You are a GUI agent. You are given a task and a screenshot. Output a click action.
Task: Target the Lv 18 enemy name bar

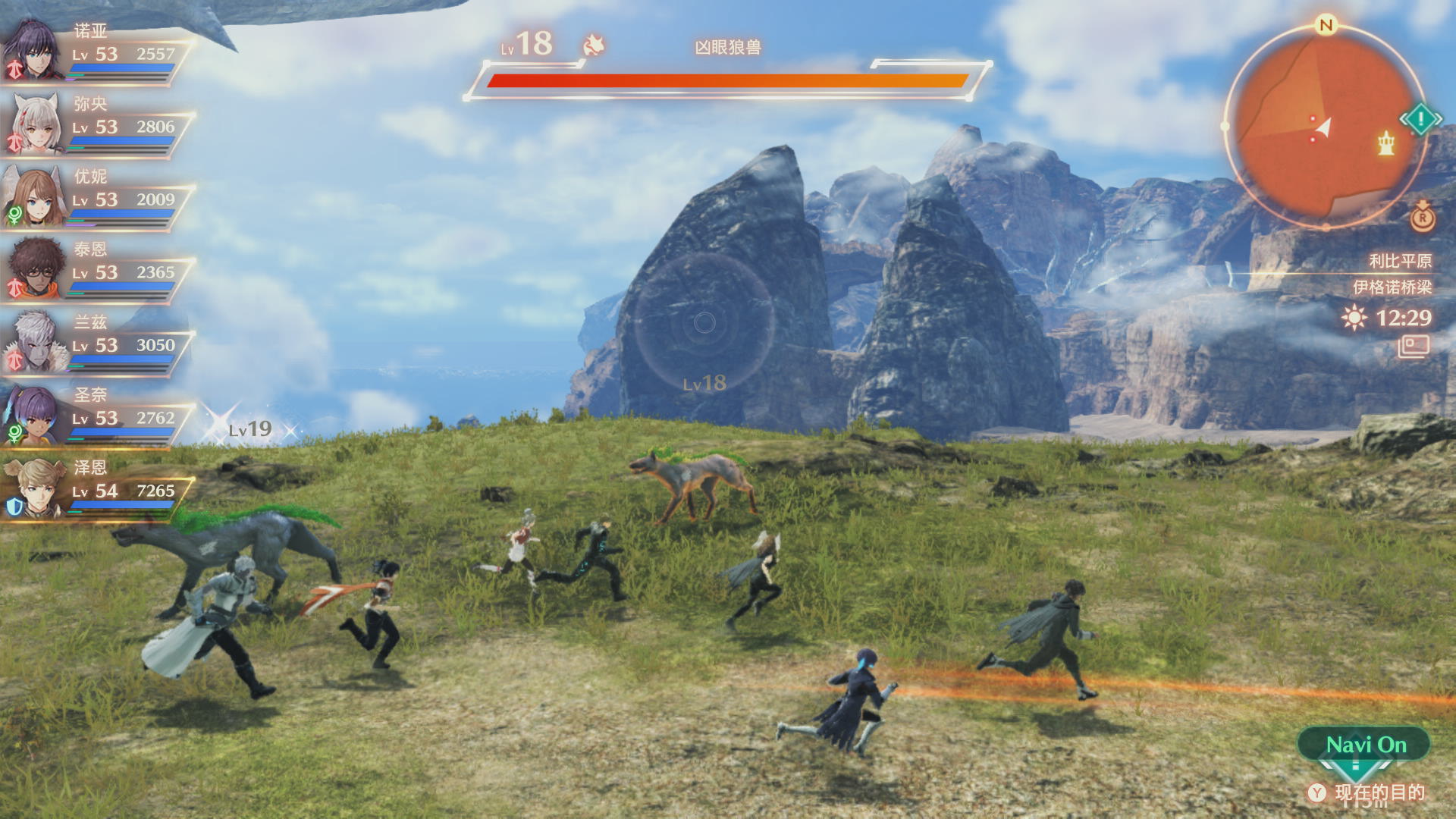[x=727, y=48]
